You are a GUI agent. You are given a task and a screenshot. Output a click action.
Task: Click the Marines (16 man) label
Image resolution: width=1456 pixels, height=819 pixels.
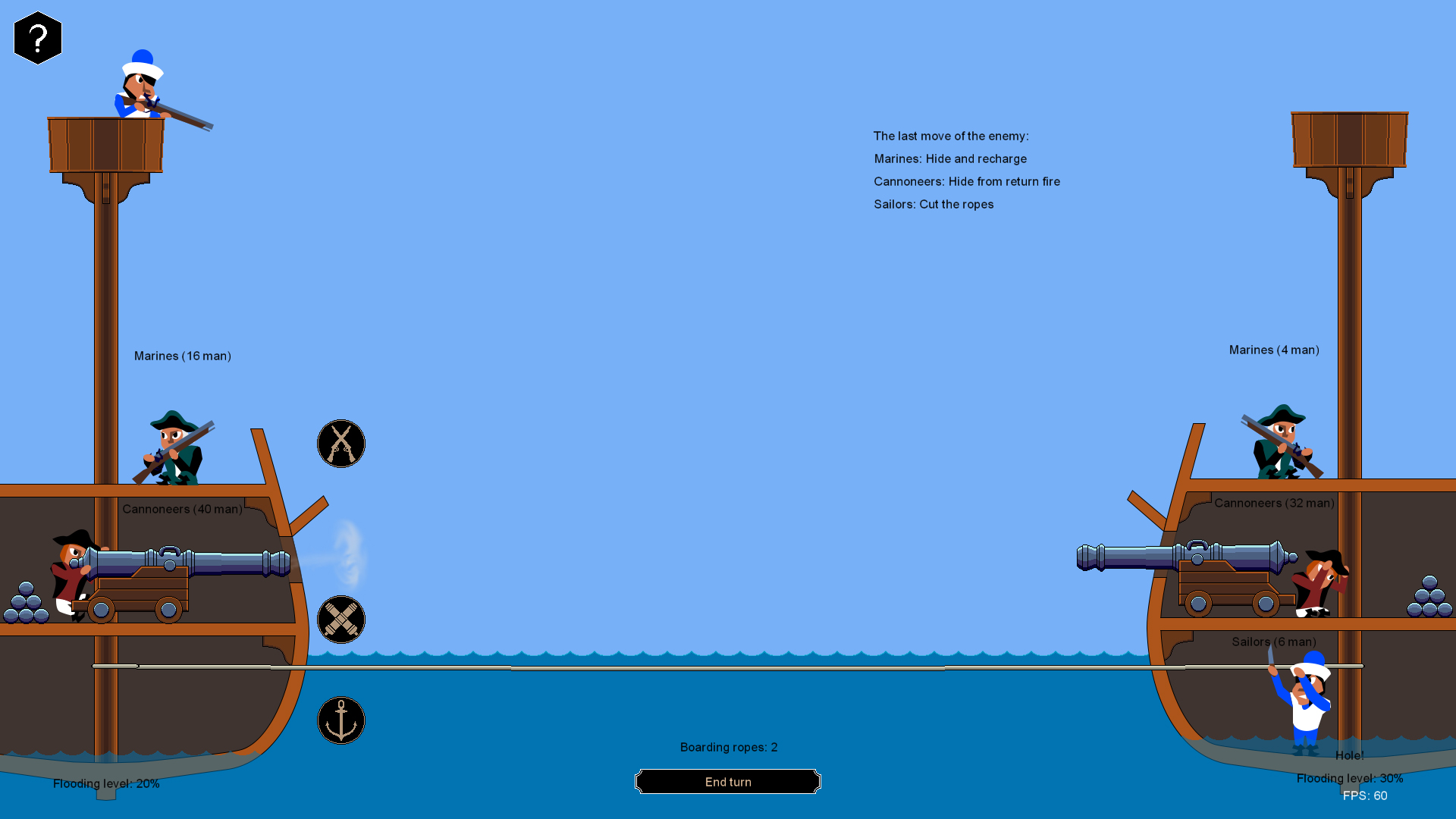[183, 356]
